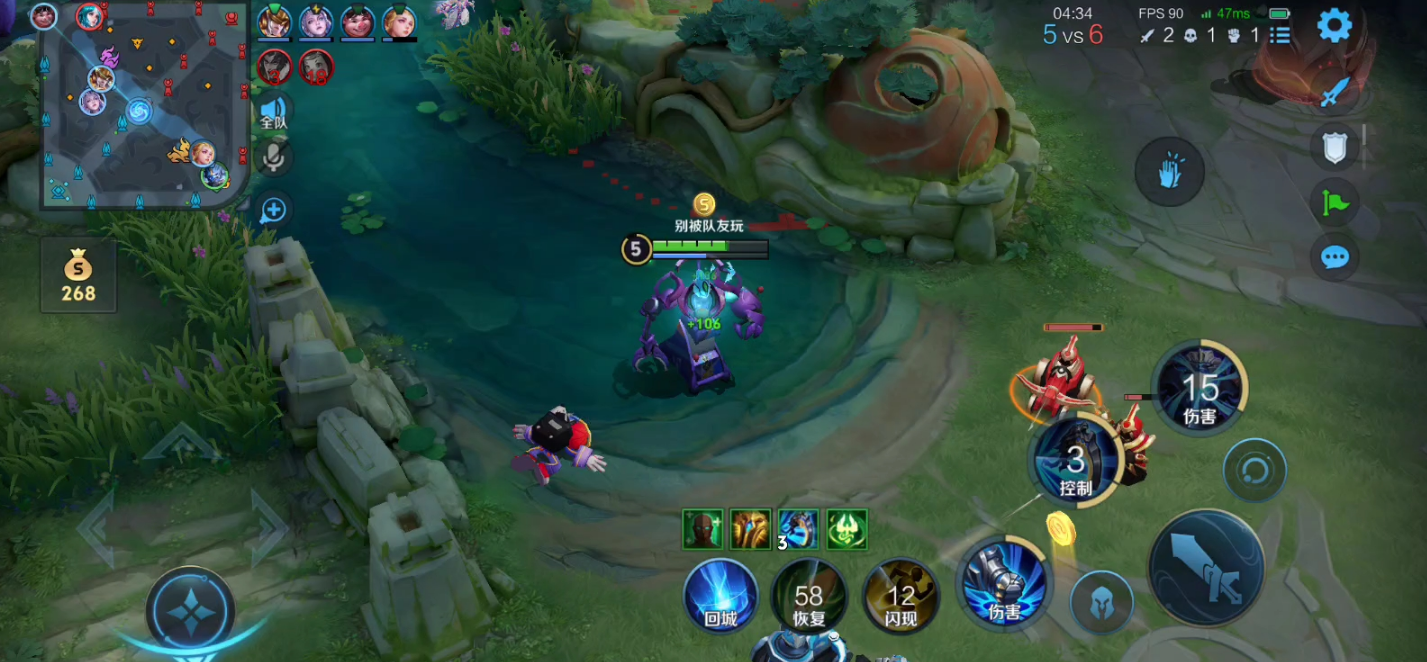
Task: Tap the waving hand emote button
Action: click(1169, 172)
